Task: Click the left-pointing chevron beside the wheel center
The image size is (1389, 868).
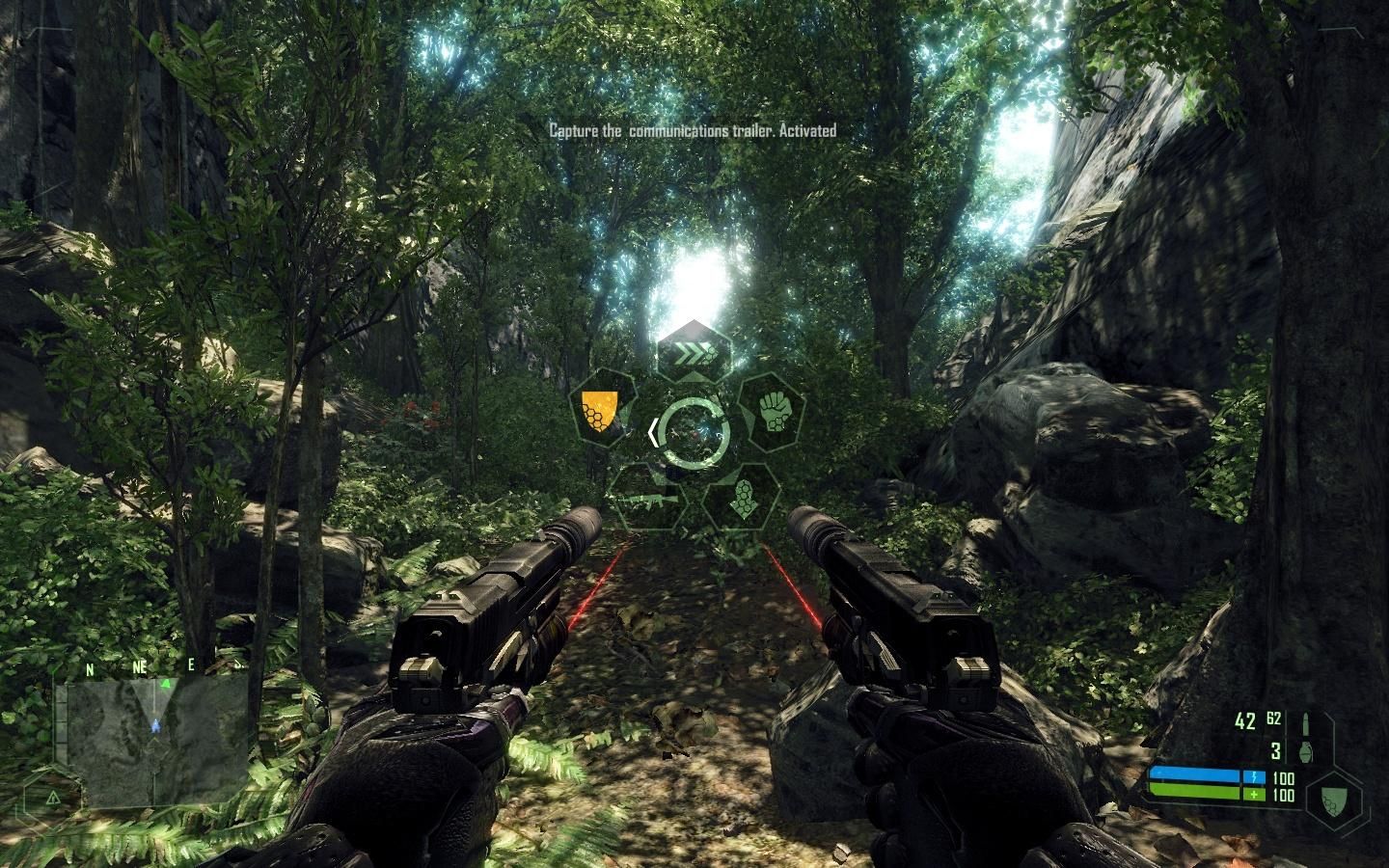Action: [654, 431]
